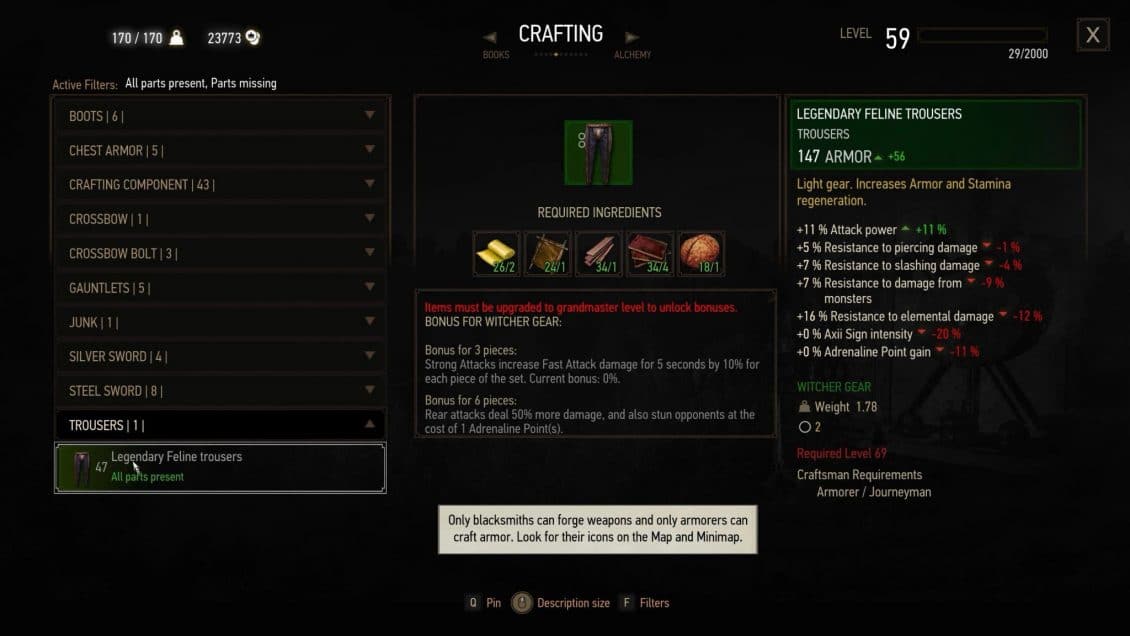
Task: Select the red brain-like ingredient slot
Action: pyautogui.click(x=701, y=254)
